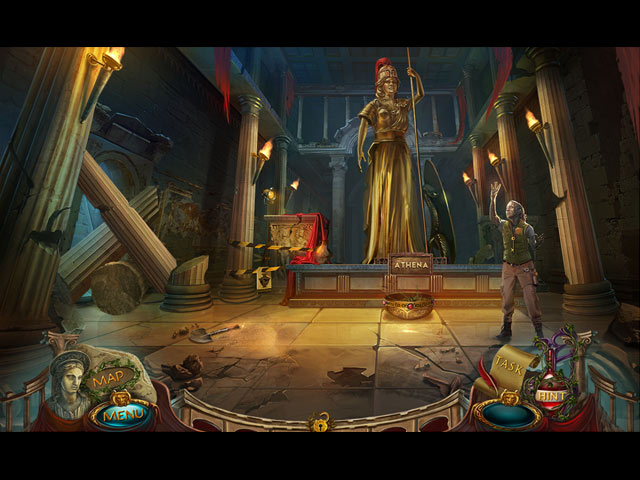Open the Menu button

coord(120,411)
